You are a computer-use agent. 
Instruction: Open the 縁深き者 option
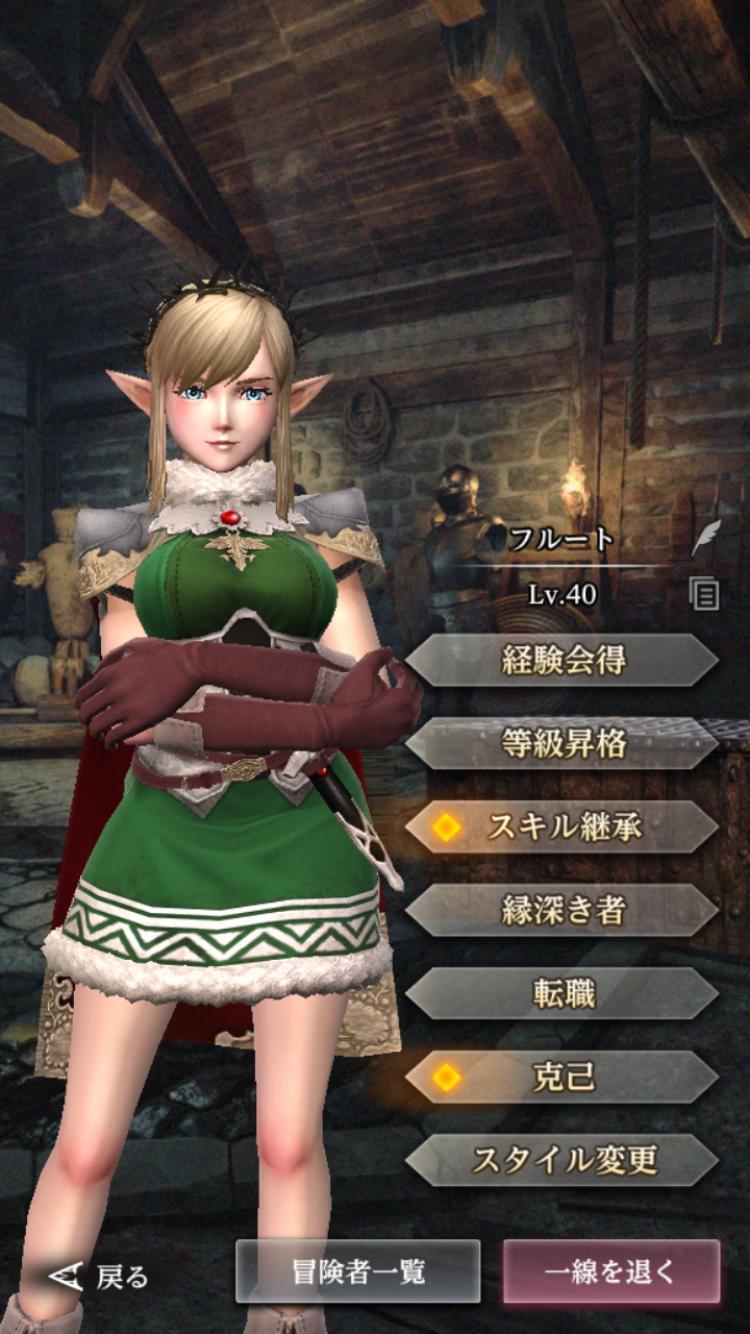(562, 910)
